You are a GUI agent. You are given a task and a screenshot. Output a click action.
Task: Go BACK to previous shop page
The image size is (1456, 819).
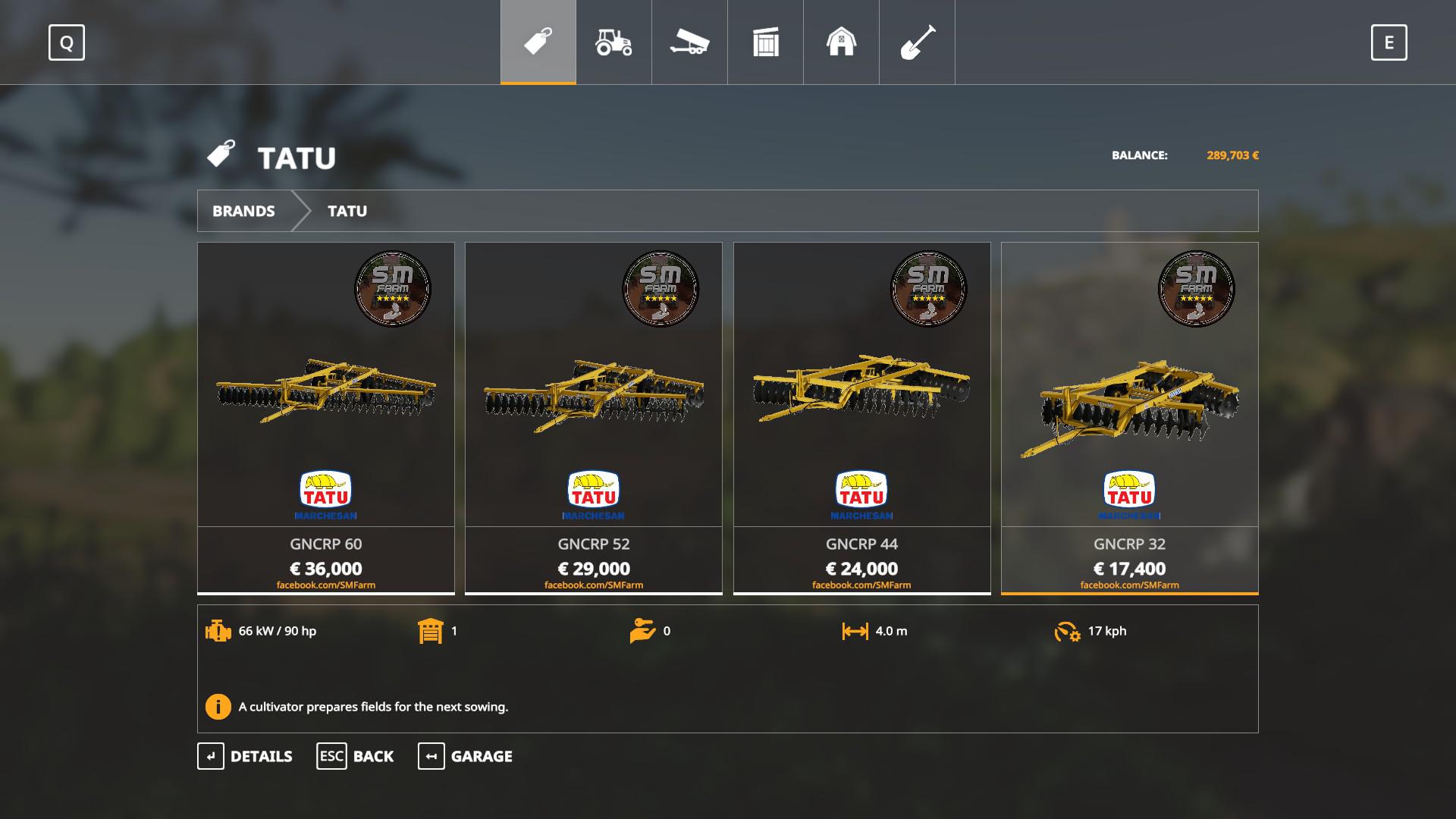tap(355, 756)
